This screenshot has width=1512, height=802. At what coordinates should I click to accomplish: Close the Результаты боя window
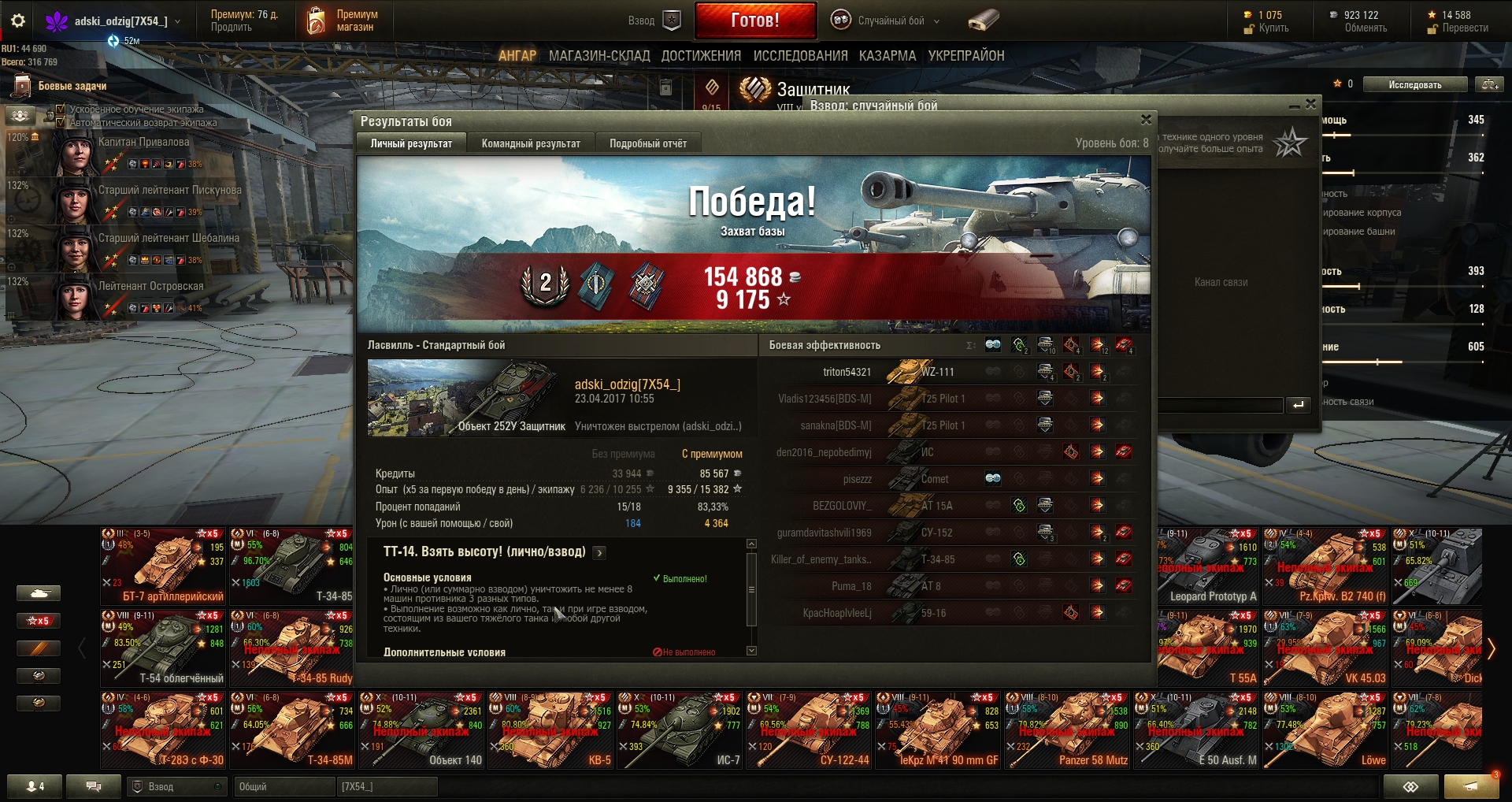click(x=1146, y=120)
